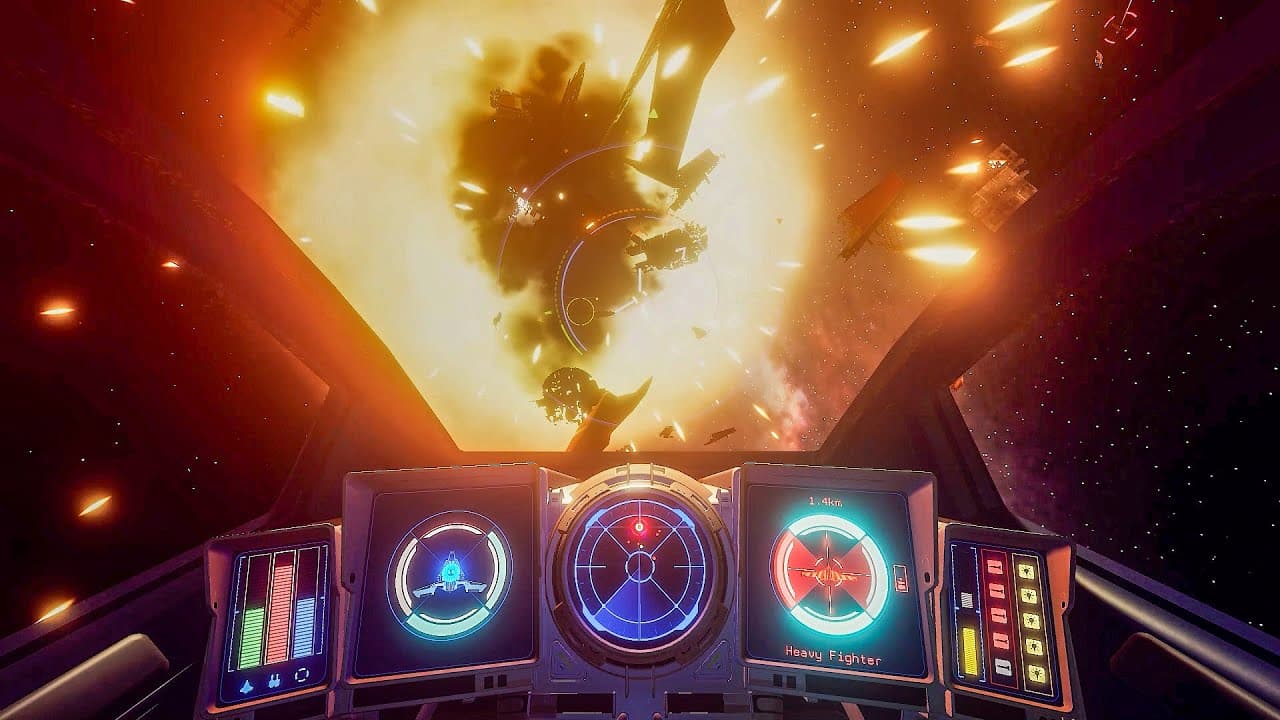The height and width of the screenshot is (720, 1280).
Task: Select the bottom light-bulb button on right console
Action: 1038,672
